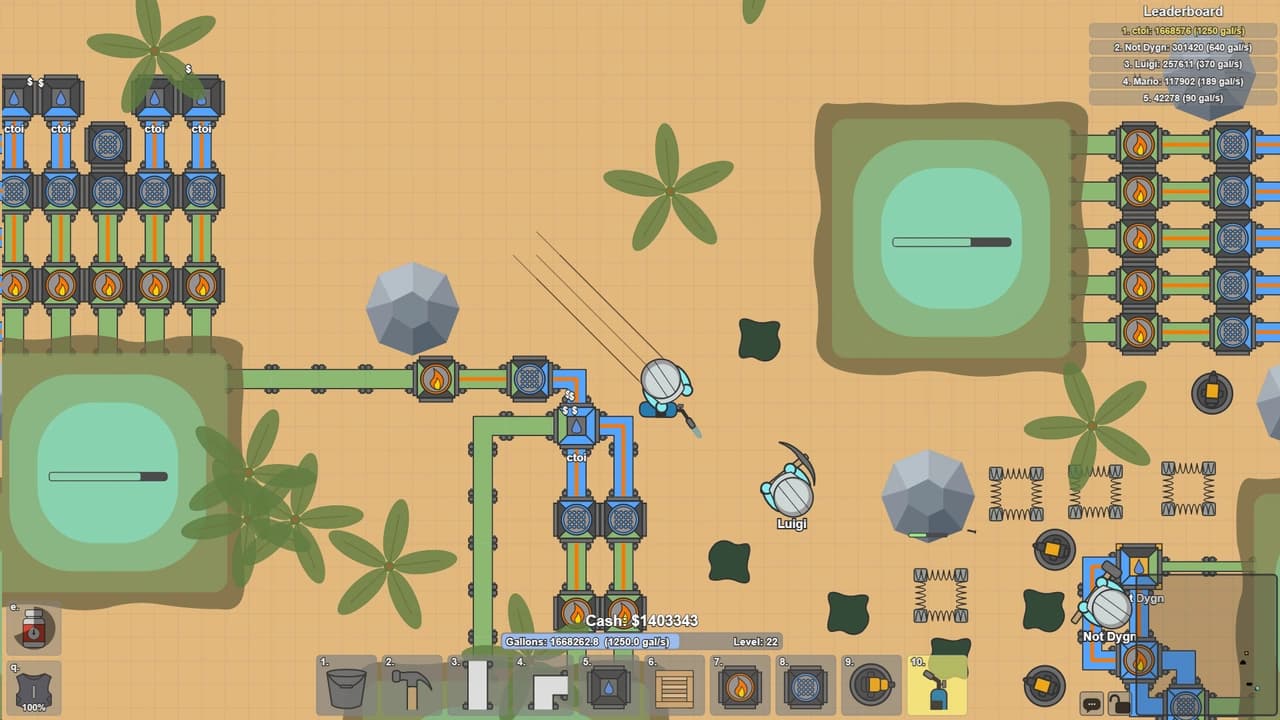Select the fire heater in slot 7
The image size is (1280, 720).
[741, 686]
